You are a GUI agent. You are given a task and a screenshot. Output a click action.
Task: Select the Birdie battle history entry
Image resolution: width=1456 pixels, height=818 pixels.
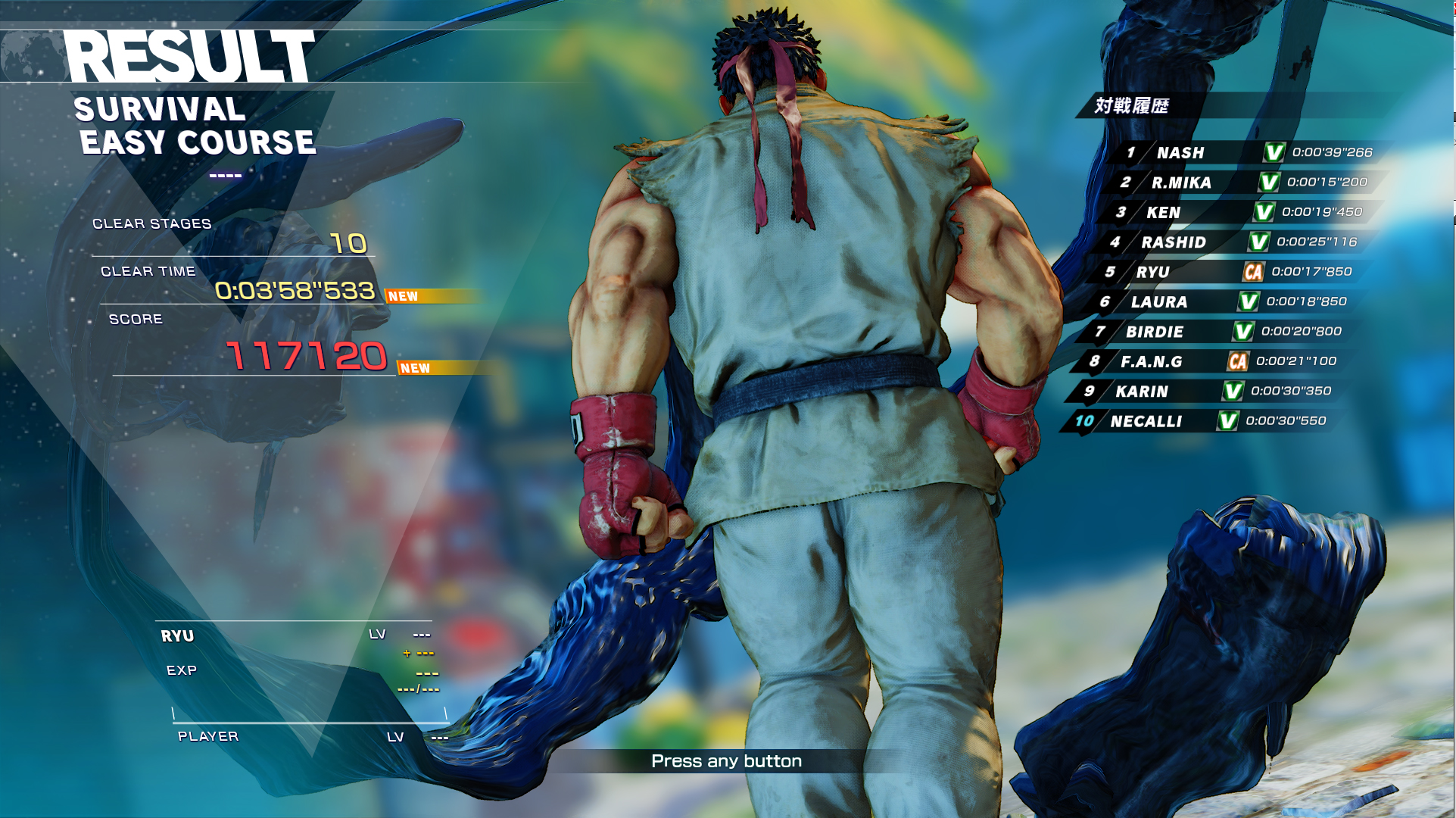[x=1217, y=332]
